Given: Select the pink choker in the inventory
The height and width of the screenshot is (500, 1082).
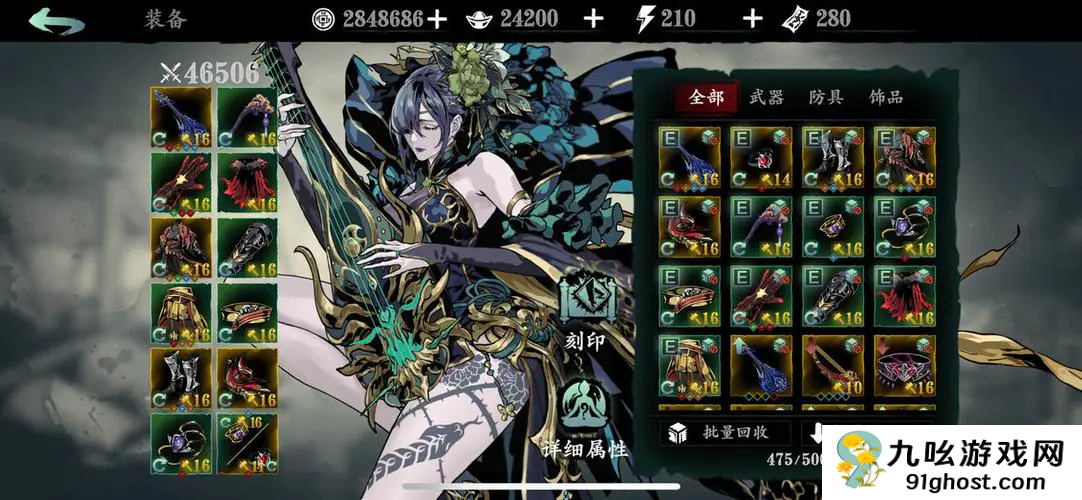Looking at the screenshot, I should pyautogui.click(x=904, y=366).
